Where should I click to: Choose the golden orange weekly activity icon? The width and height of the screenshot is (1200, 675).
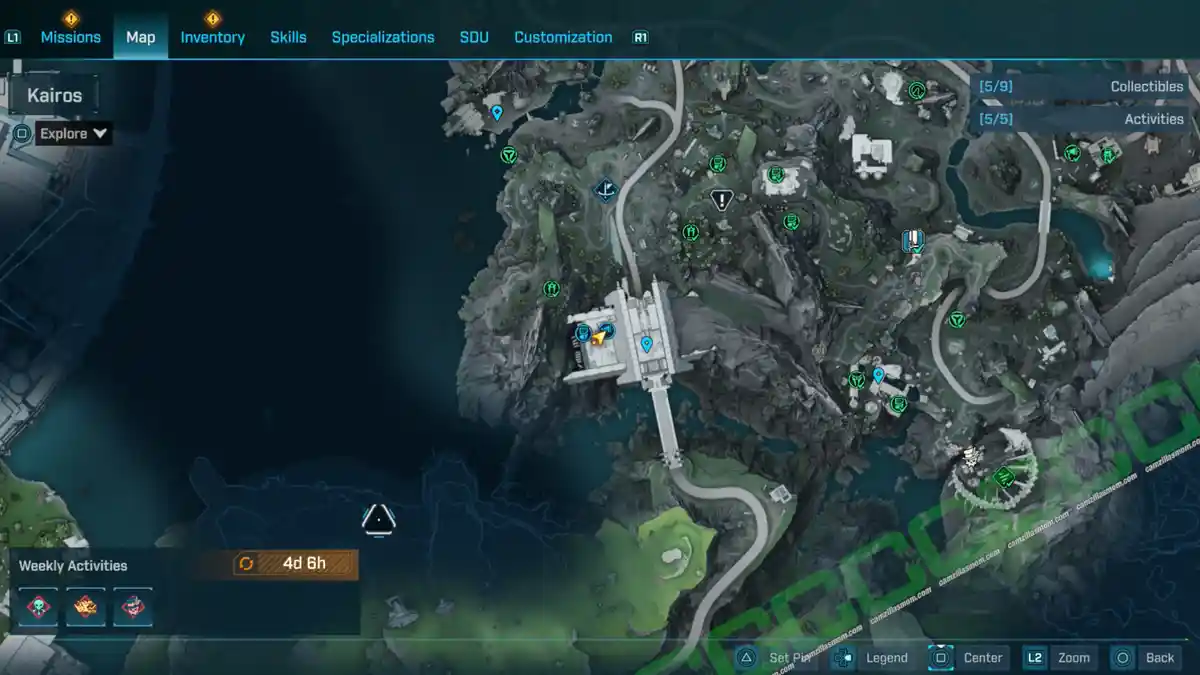pyautogui.click(x=86, y=608)
